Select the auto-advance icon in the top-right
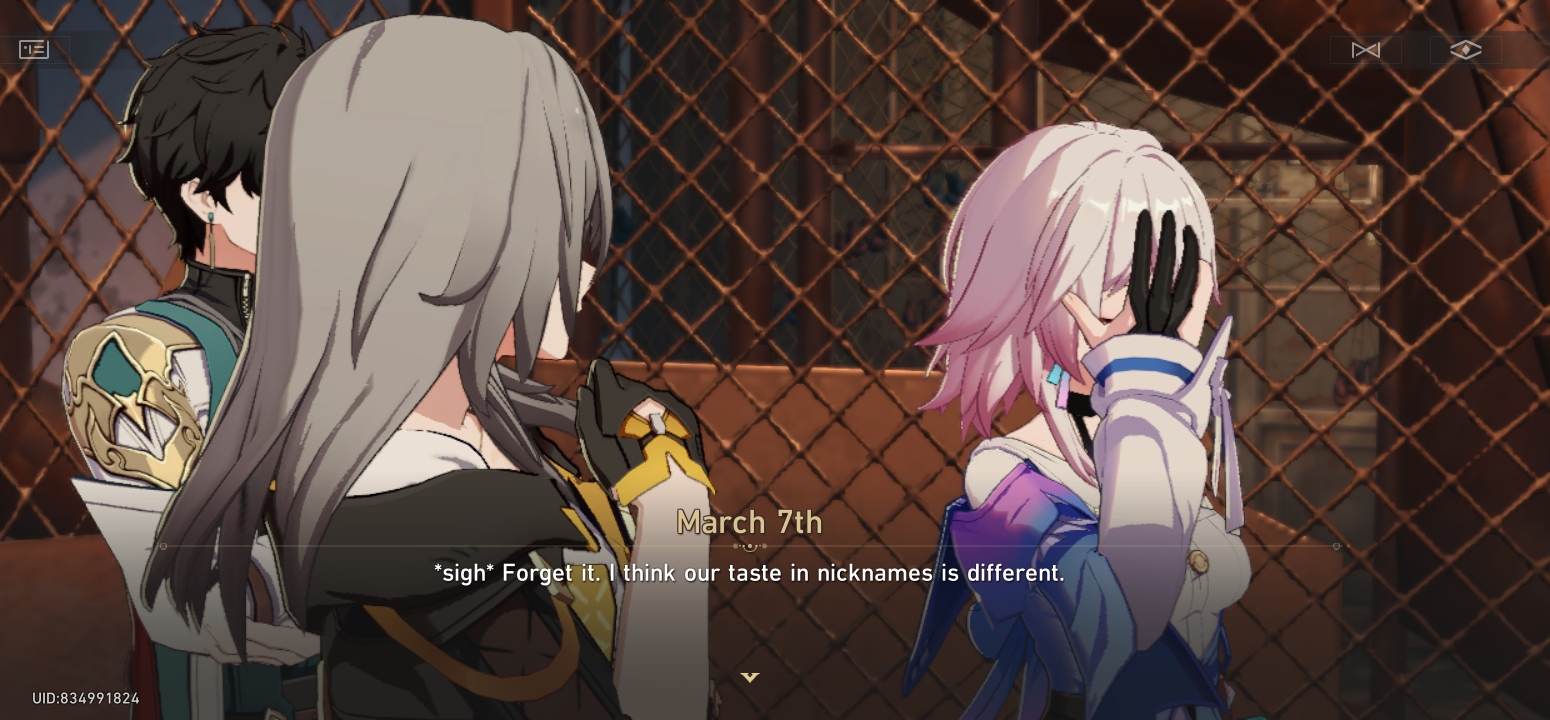1550x720 pixels. [x=1367, y=49]
